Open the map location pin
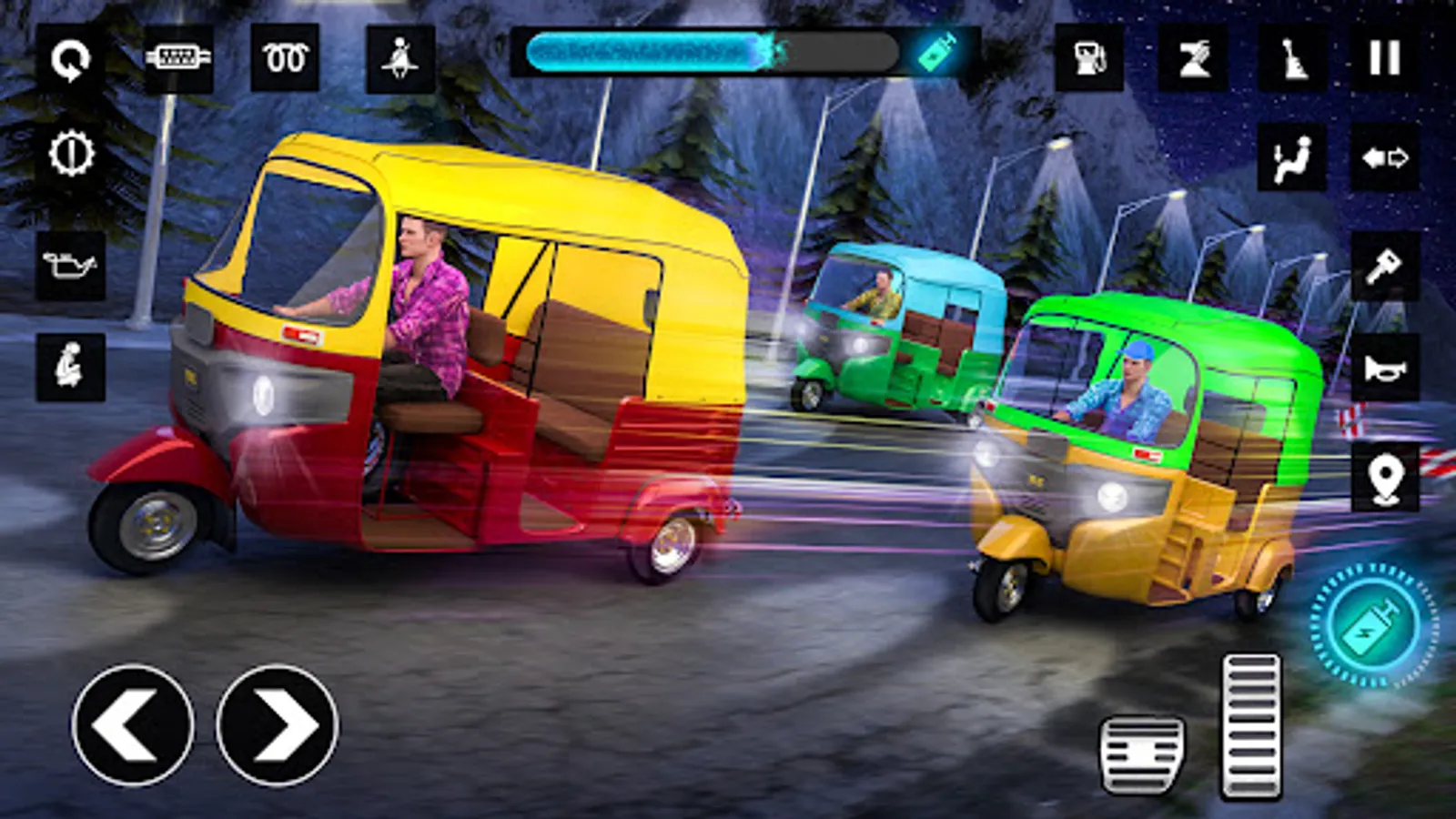The height and width of the screenshot is (819, 1456). click(1384, 477)
